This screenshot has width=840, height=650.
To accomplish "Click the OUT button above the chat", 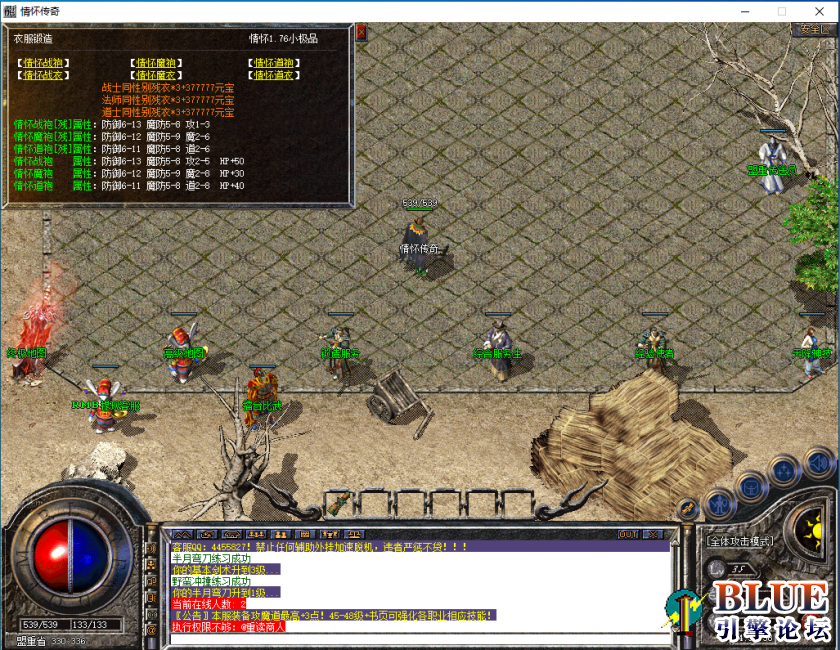I will tap(628, 534).
